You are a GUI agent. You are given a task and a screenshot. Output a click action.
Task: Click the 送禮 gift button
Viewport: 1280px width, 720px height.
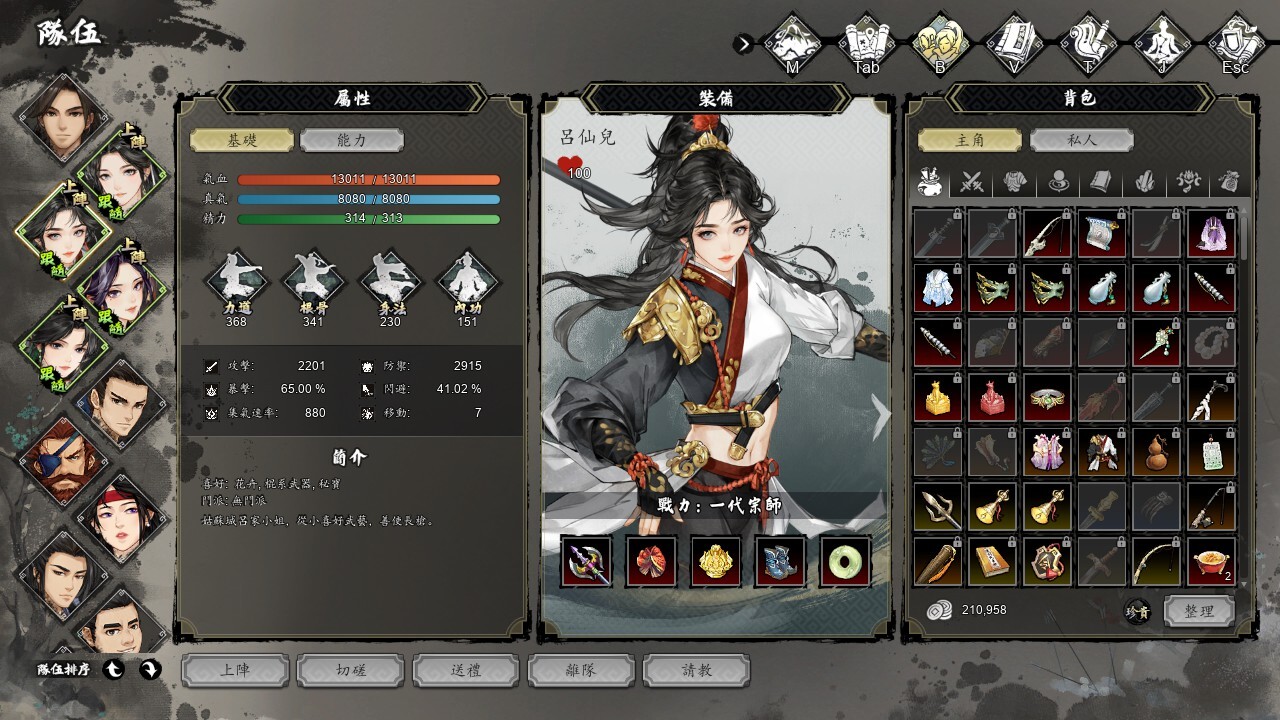coord(466,670)
